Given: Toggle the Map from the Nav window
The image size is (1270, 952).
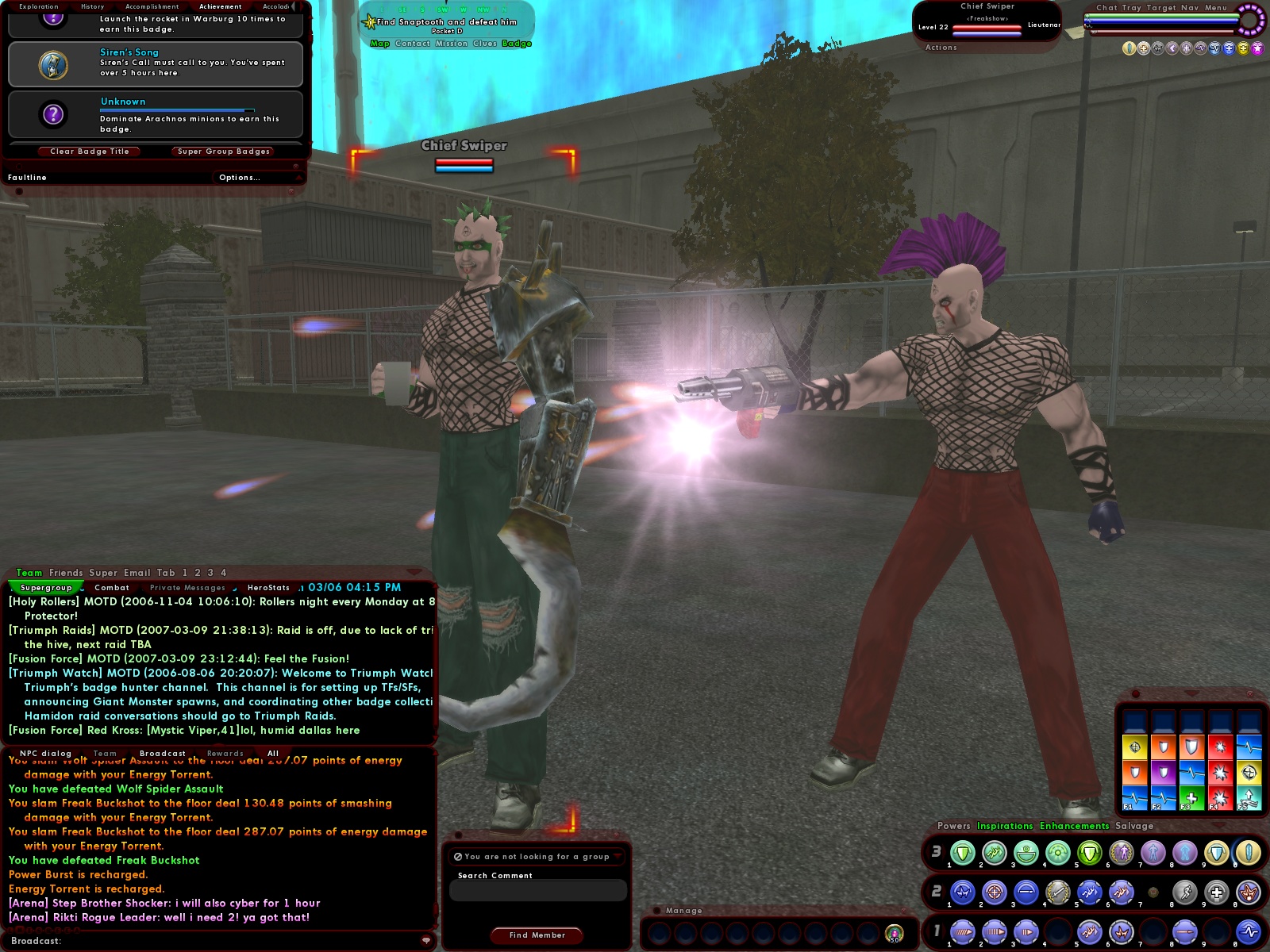Looking at the screenshot, I should (x=380, y=44).
